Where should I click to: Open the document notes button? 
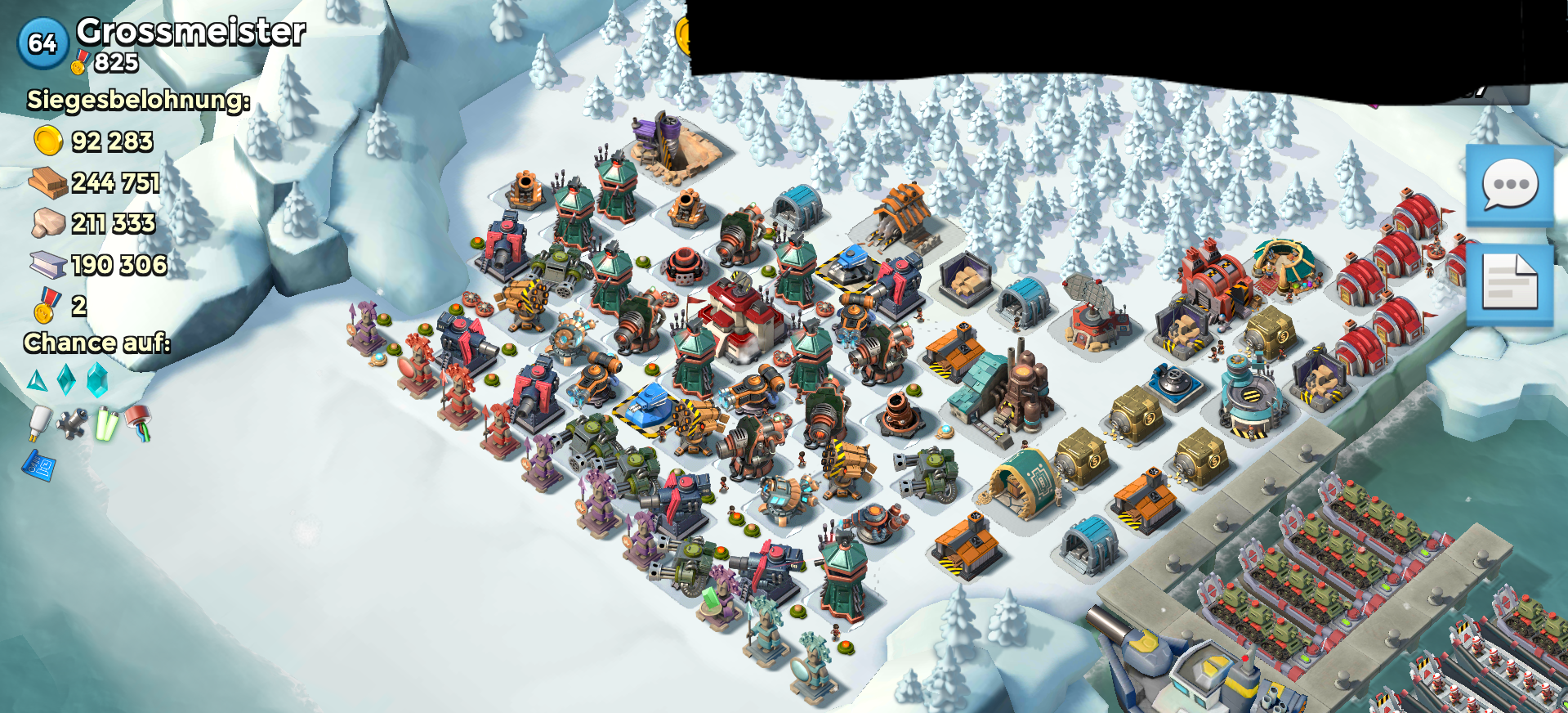click(x=1509, y=283)
